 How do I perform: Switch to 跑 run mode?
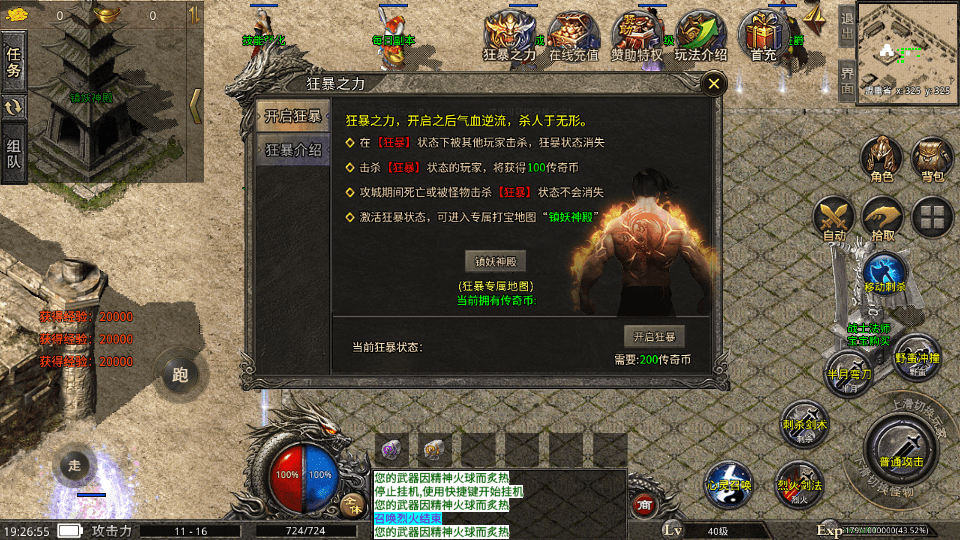(x=180, y=375)
